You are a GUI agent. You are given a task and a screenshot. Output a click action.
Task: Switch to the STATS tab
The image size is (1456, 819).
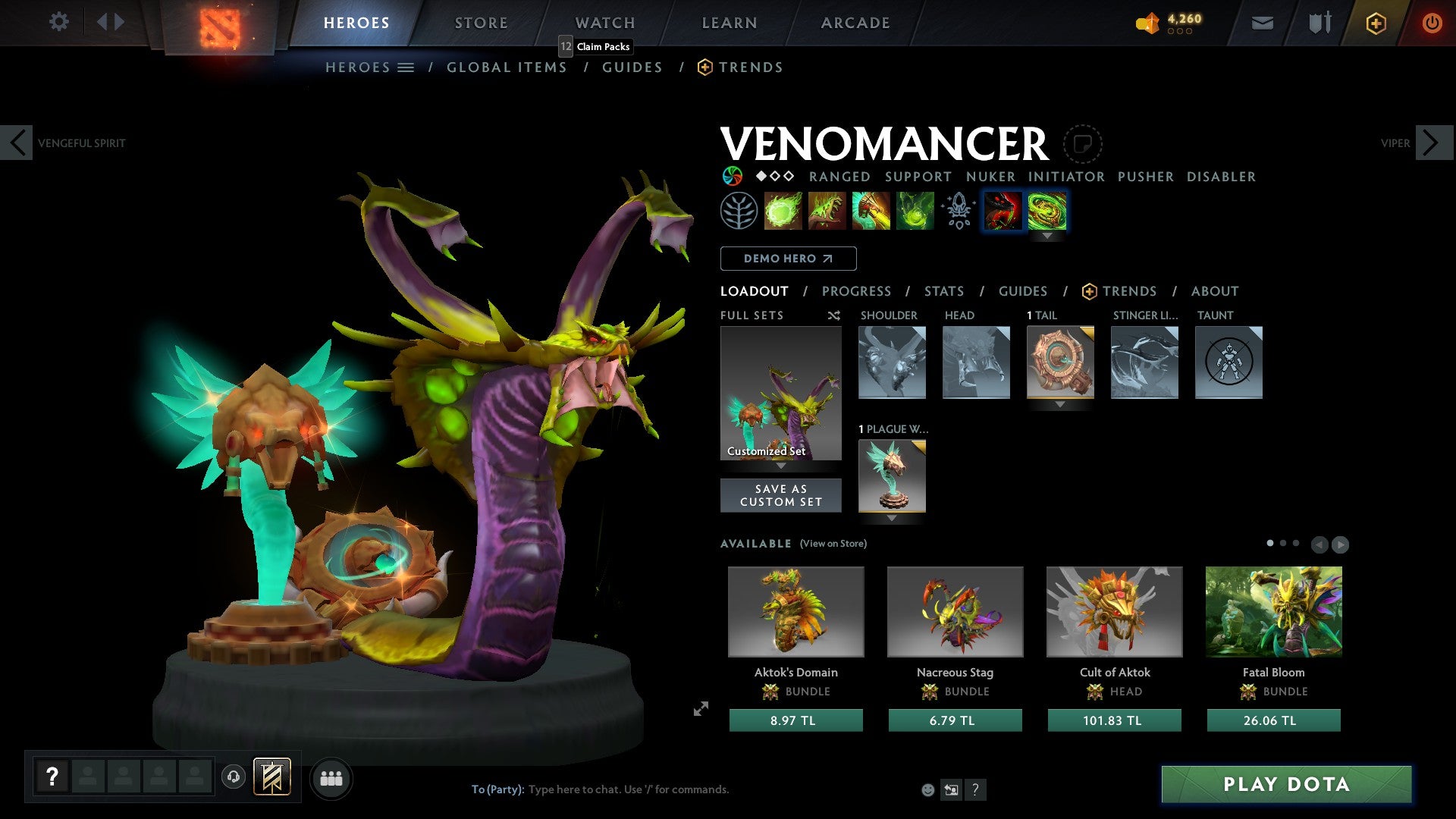coord(944,291)
